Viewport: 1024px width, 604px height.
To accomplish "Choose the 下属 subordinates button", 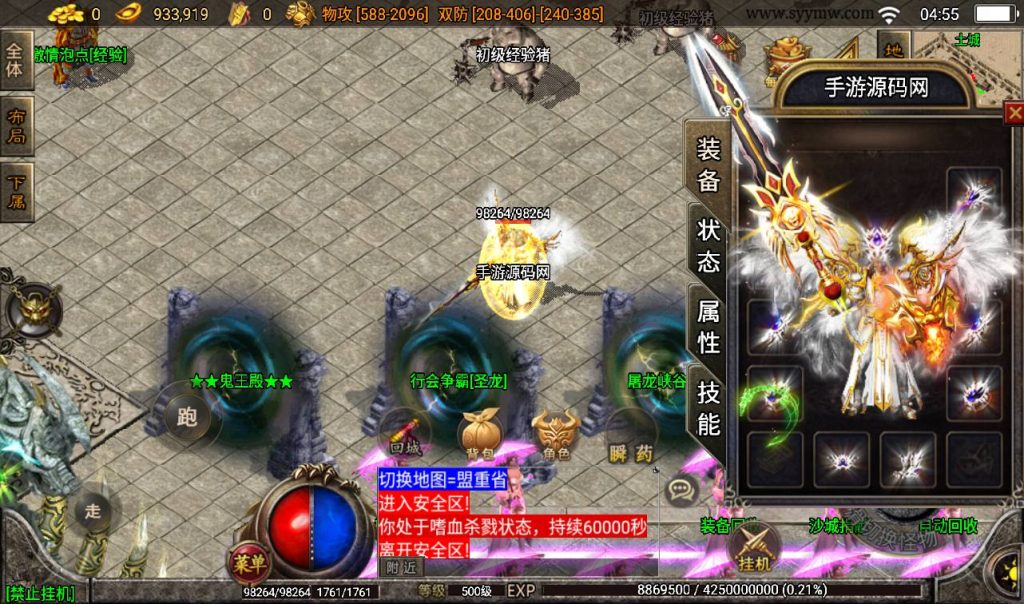I will pyautogui.click(x=16, y=193).
